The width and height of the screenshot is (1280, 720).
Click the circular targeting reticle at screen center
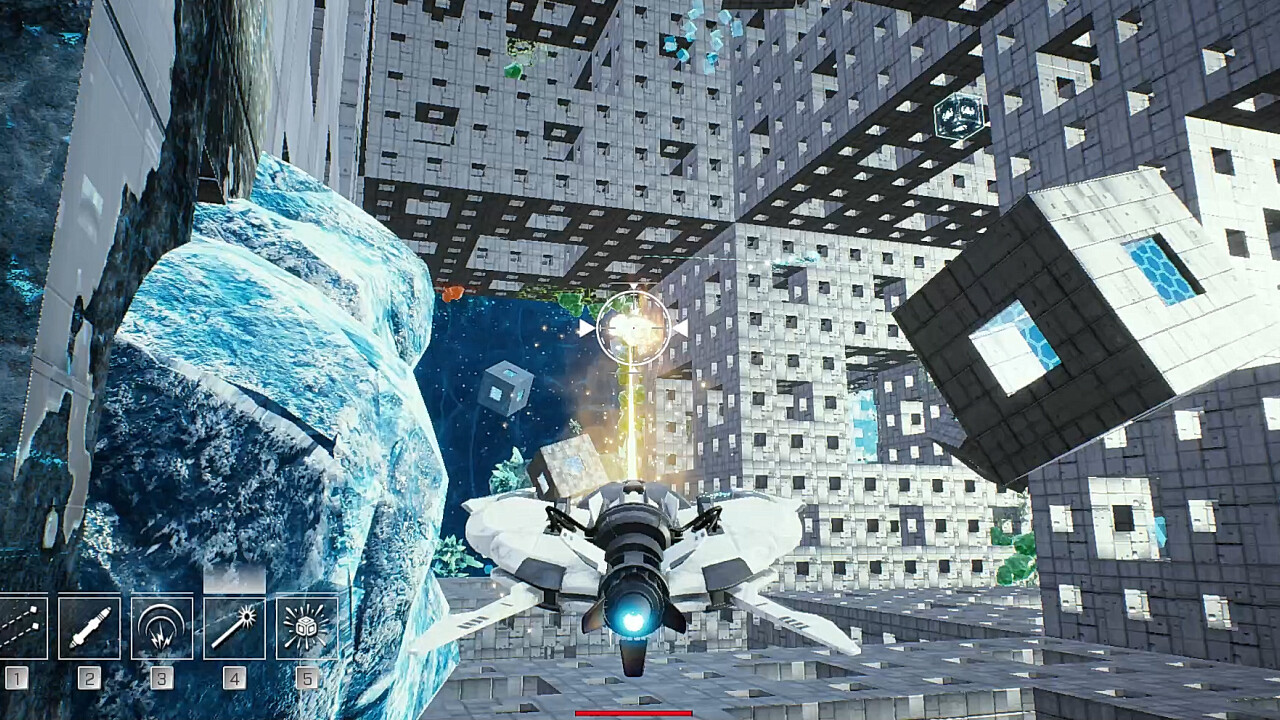pos(633,327)
